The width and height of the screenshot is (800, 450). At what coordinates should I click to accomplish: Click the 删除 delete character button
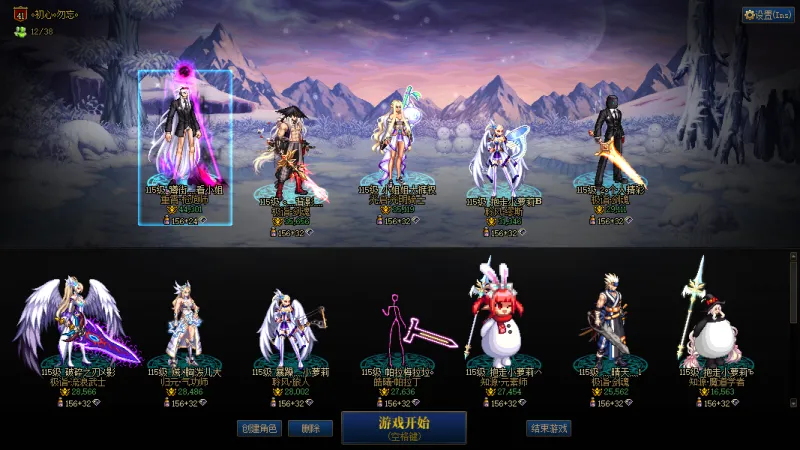pos(310,428)
